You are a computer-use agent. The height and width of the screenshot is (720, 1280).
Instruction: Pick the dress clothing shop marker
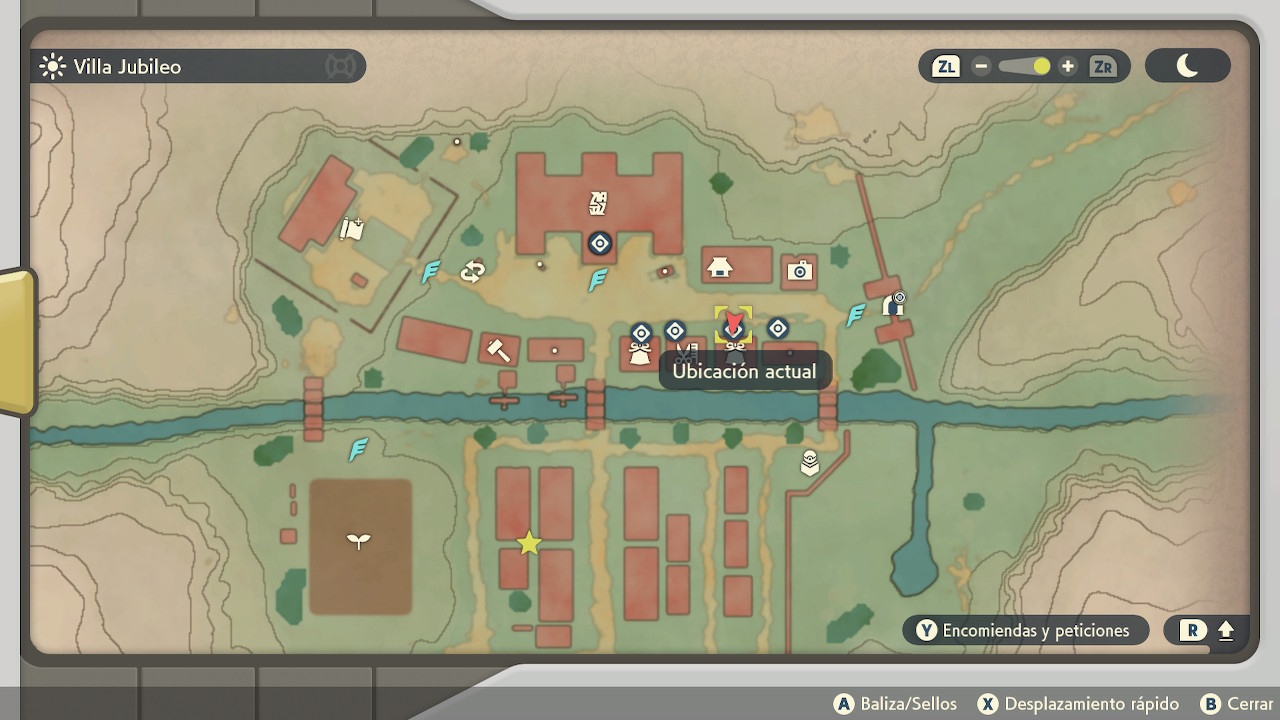640,352
